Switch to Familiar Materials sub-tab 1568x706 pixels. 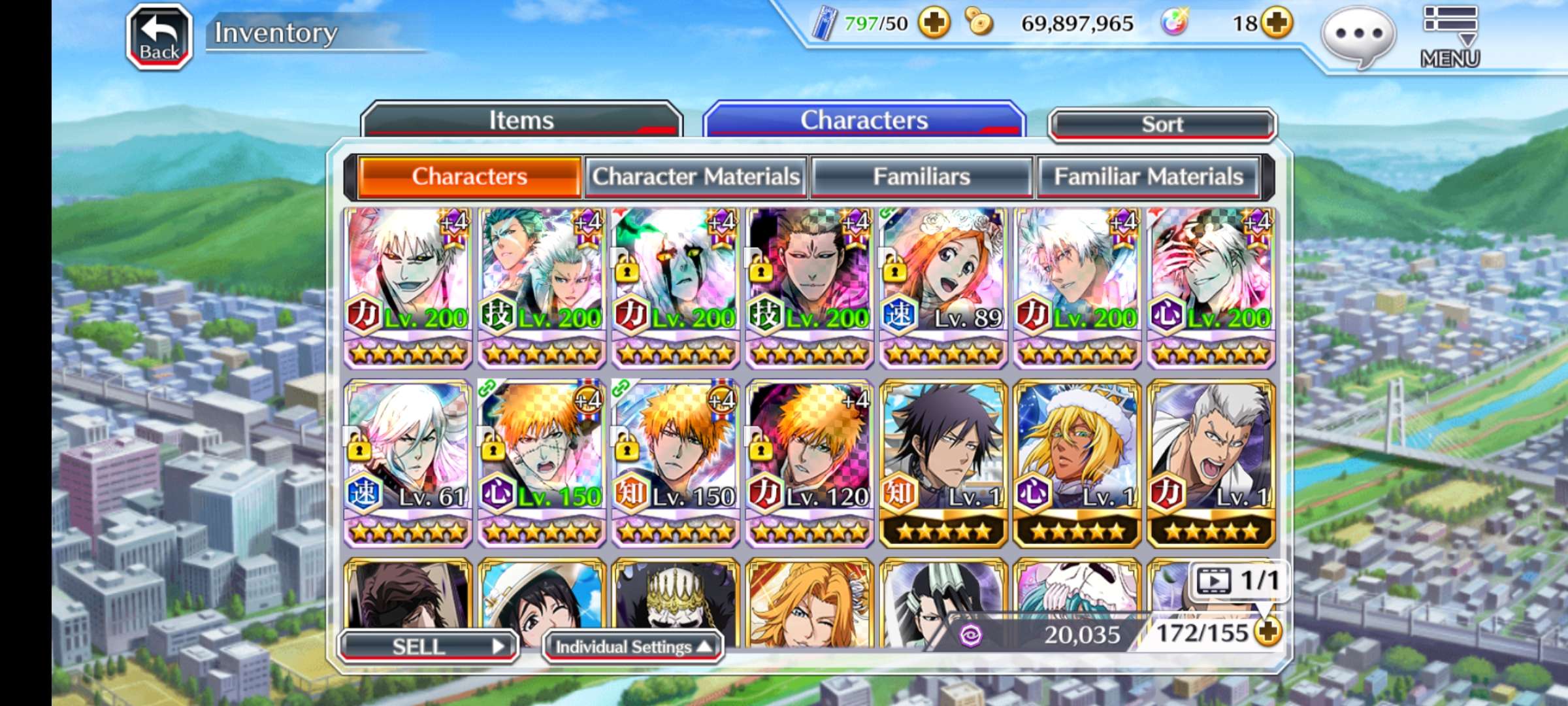coord(1148,176)
